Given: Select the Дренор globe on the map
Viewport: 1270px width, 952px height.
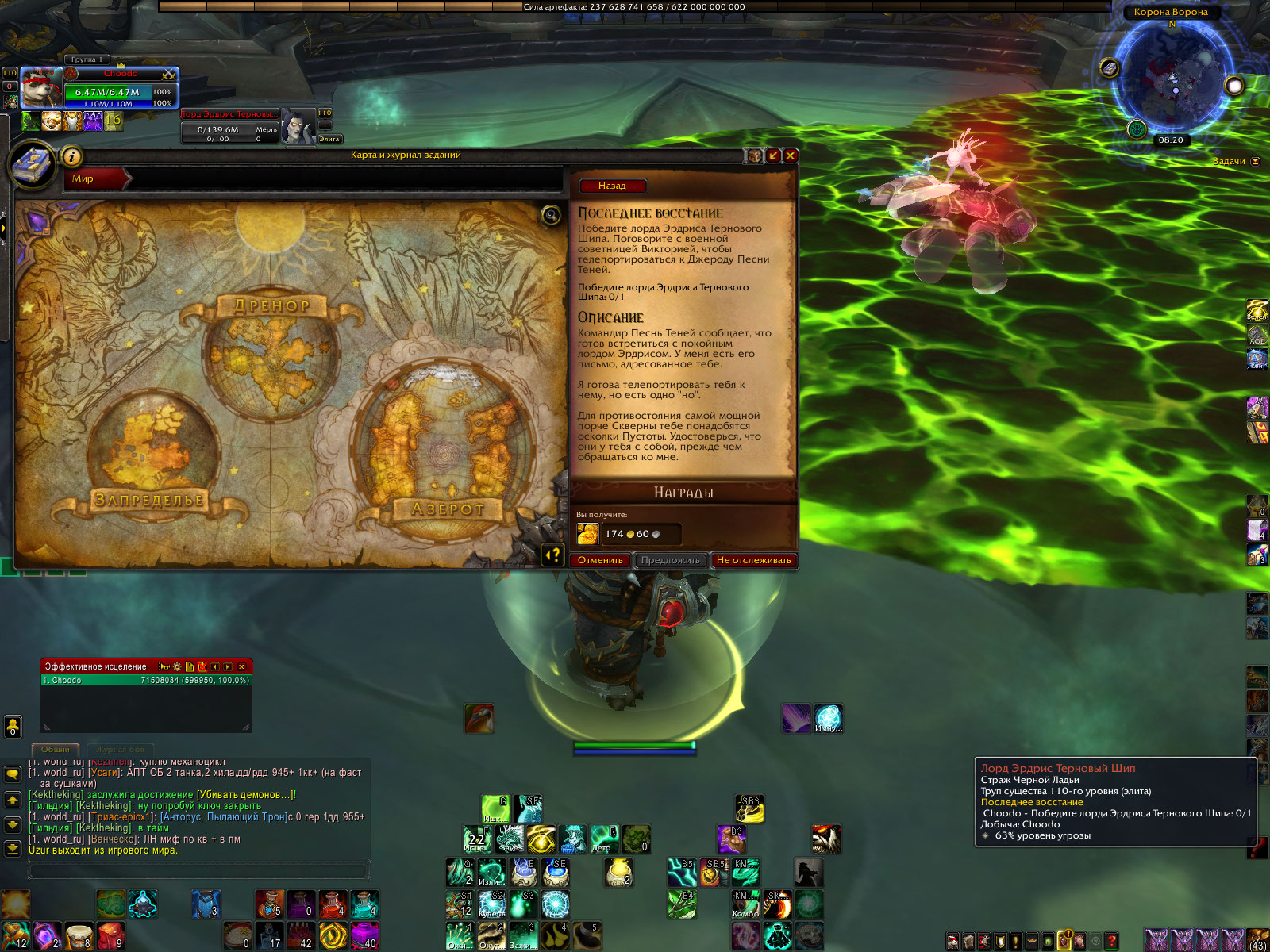Looking at the screenshot, I should tap(271, 353).
